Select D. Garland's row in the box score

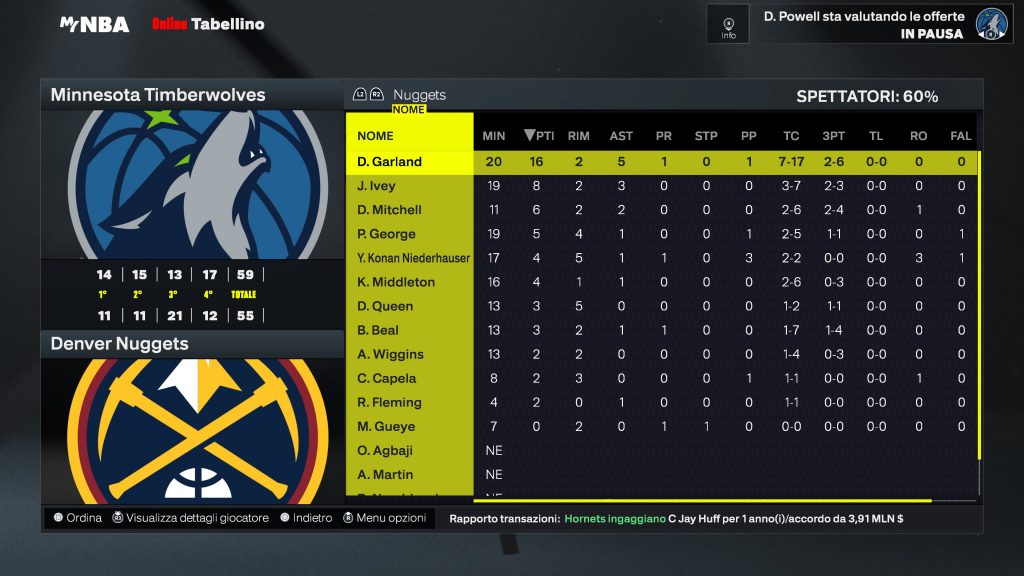pyautogui.click(x=390, y=162)
